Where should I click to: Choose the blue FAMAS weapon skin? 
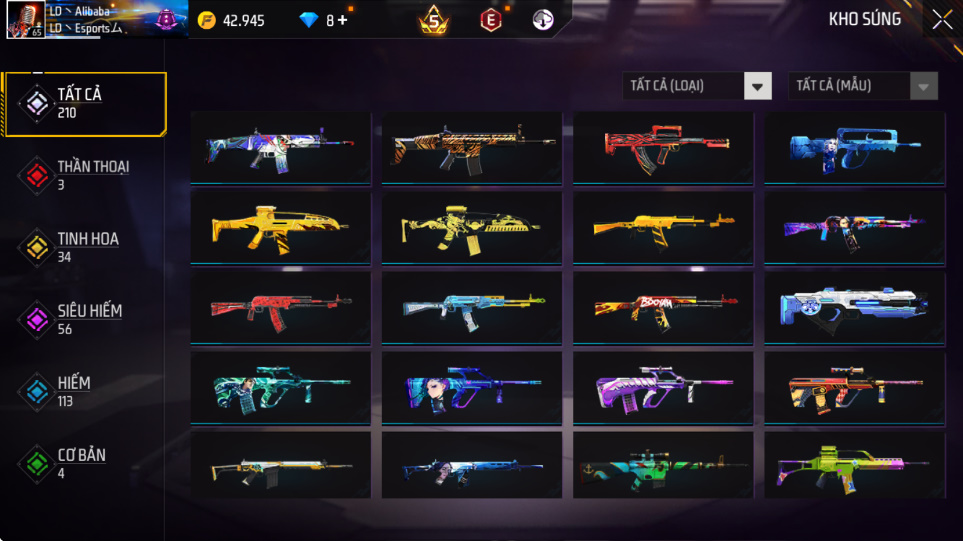(854, 147)
